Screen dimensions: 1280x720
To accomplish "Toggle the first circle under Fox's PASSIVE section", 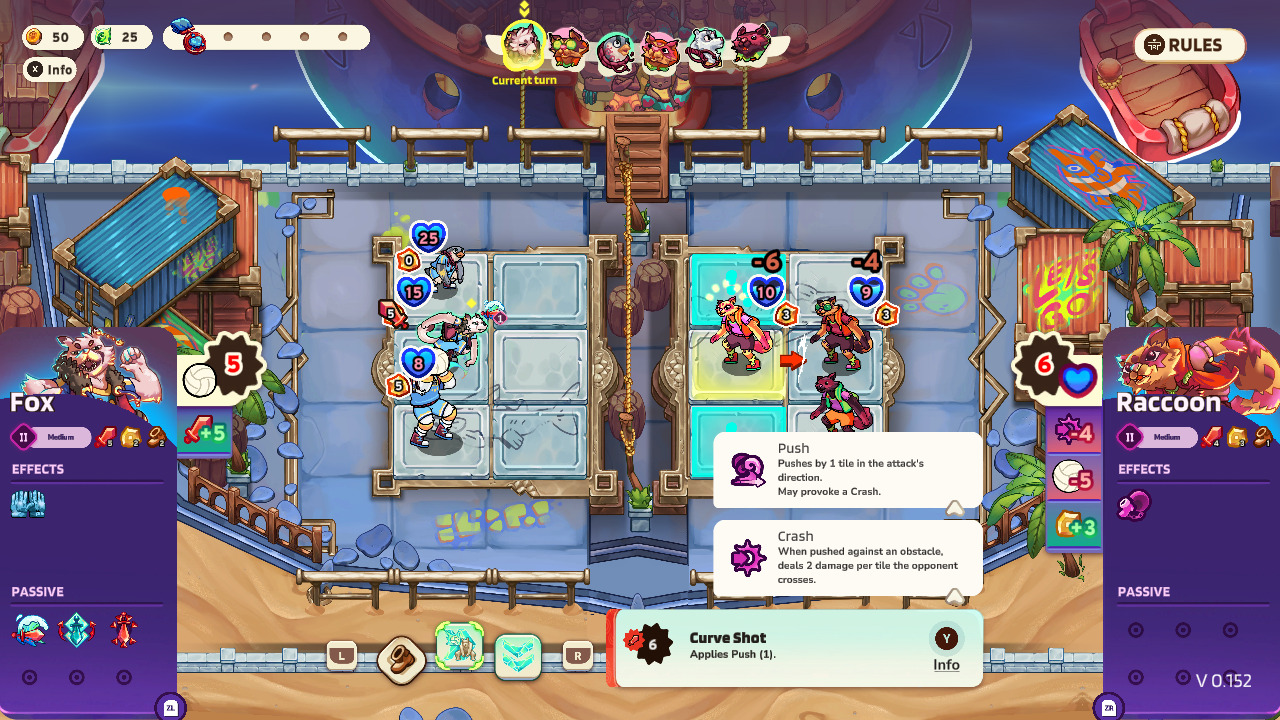I will (31, 676).
